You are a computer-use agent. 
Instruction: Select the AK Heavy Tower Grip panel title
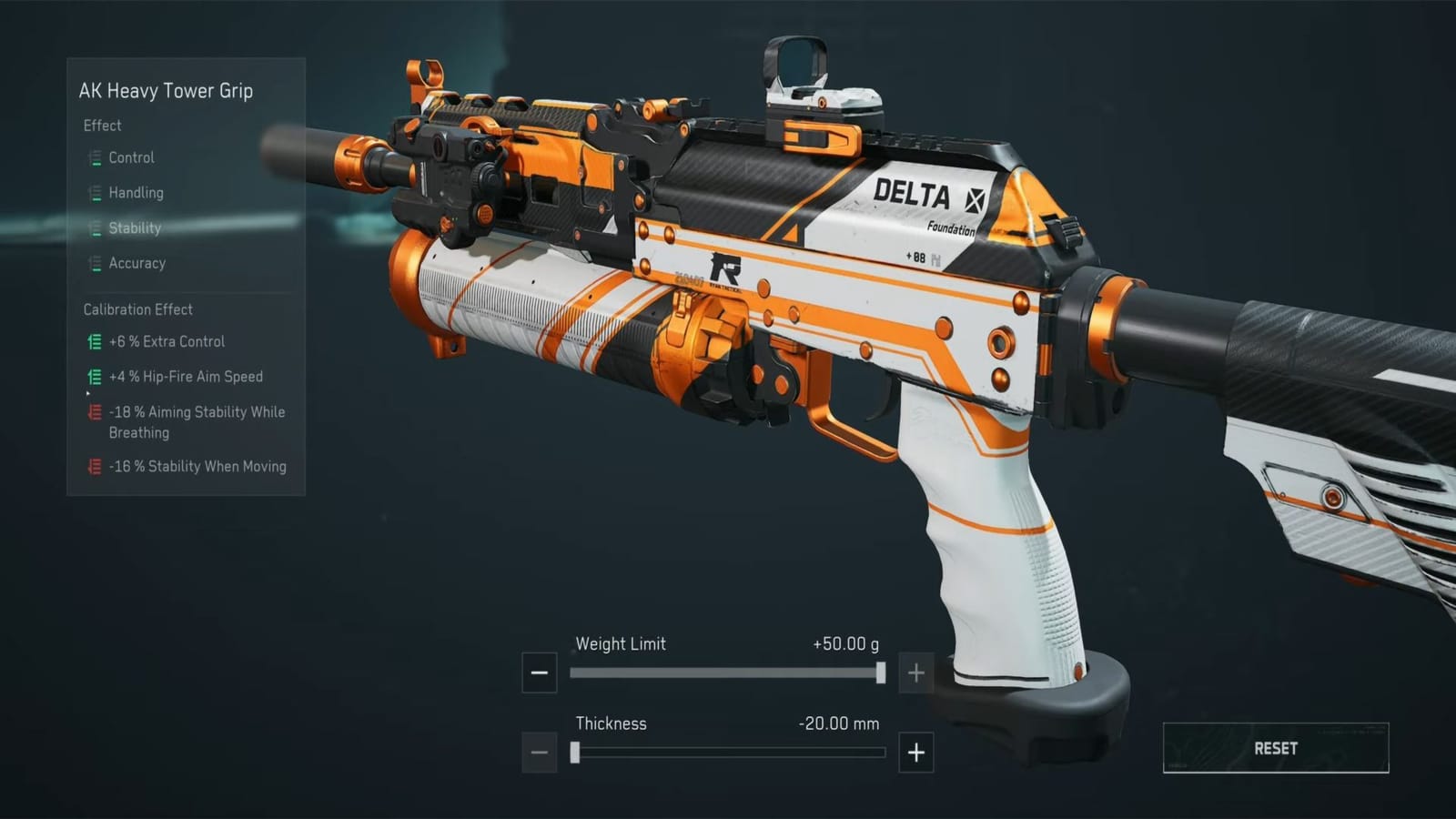pyautogui.click(x=166, y=91)
